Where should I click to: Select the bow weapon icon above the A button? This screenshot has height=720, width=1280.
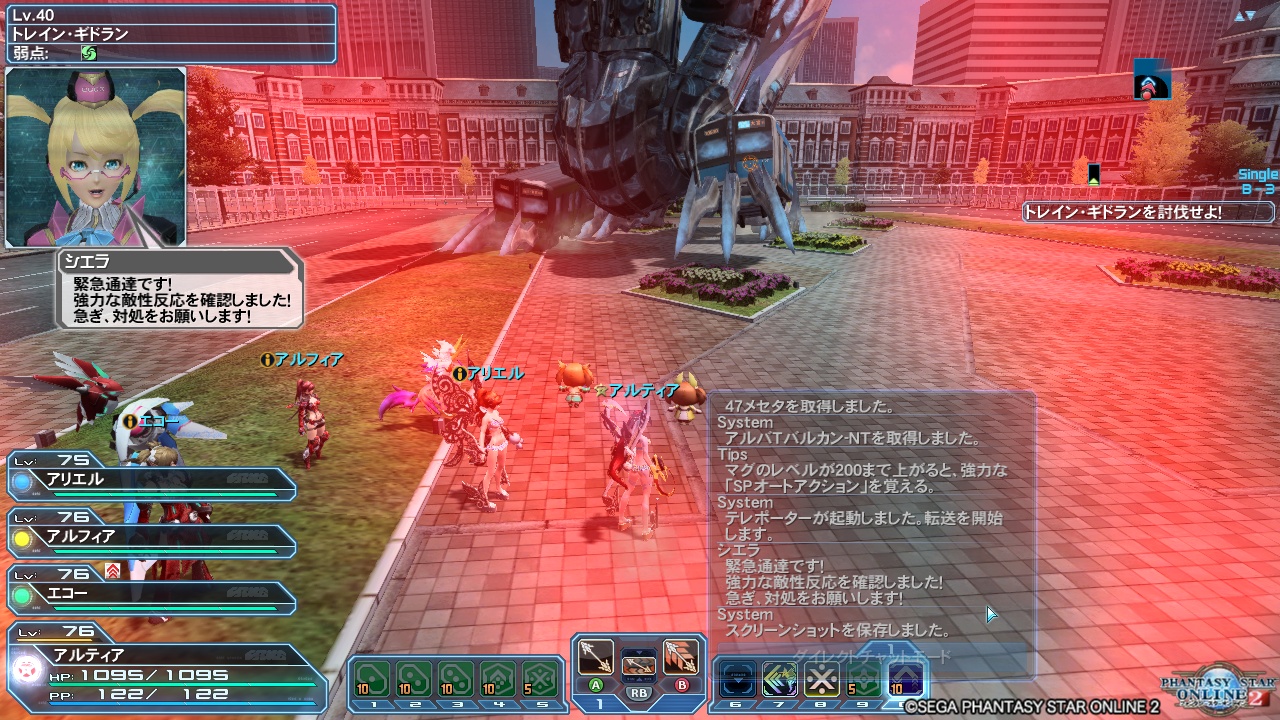point(596,657)
